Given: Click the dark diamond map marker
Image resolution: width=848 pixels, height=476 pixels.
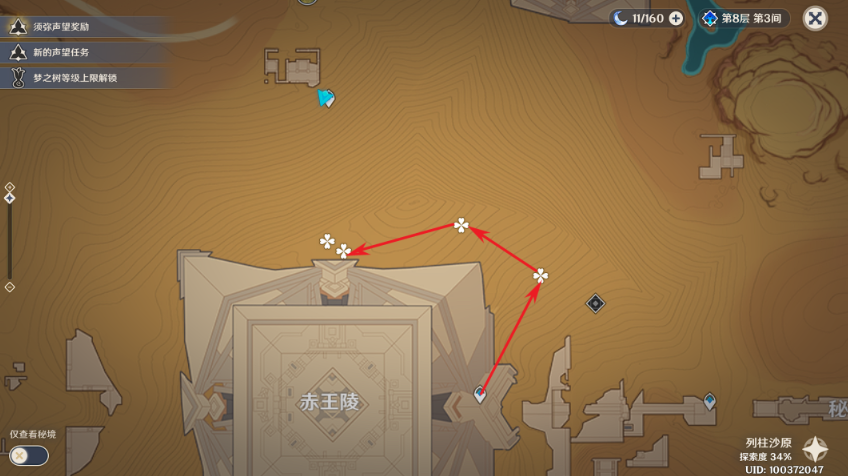Looking at the screenshot, I should [595, 302].
